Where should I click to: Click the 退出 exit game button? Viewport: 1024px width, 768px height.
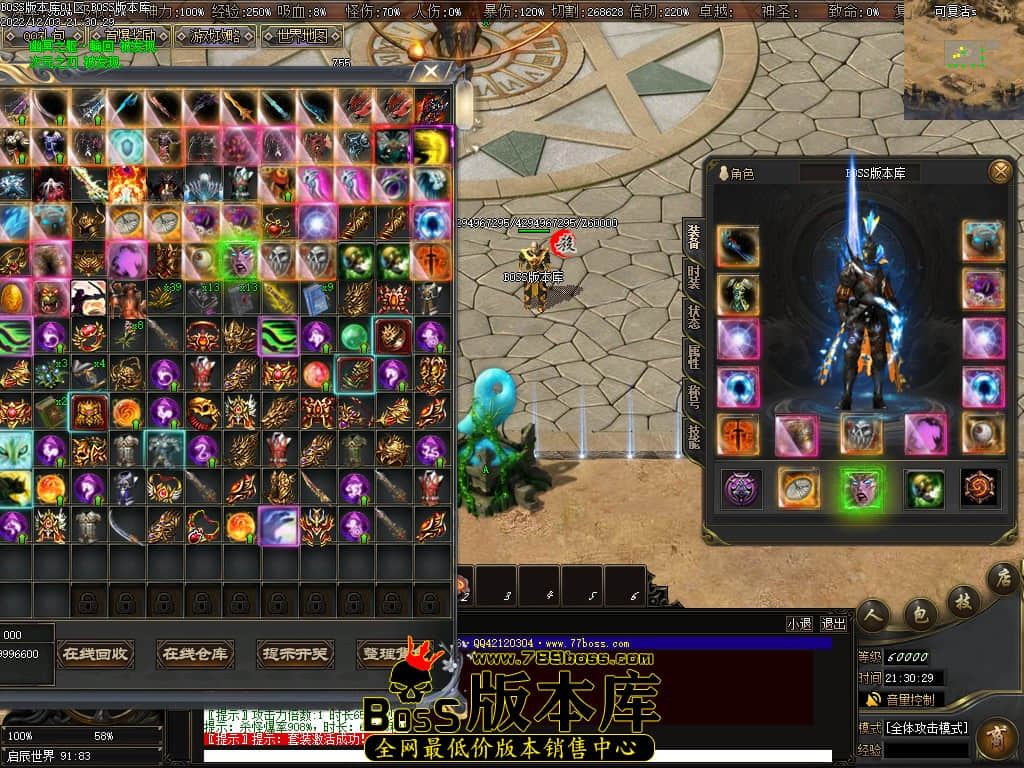click(833, 623)
